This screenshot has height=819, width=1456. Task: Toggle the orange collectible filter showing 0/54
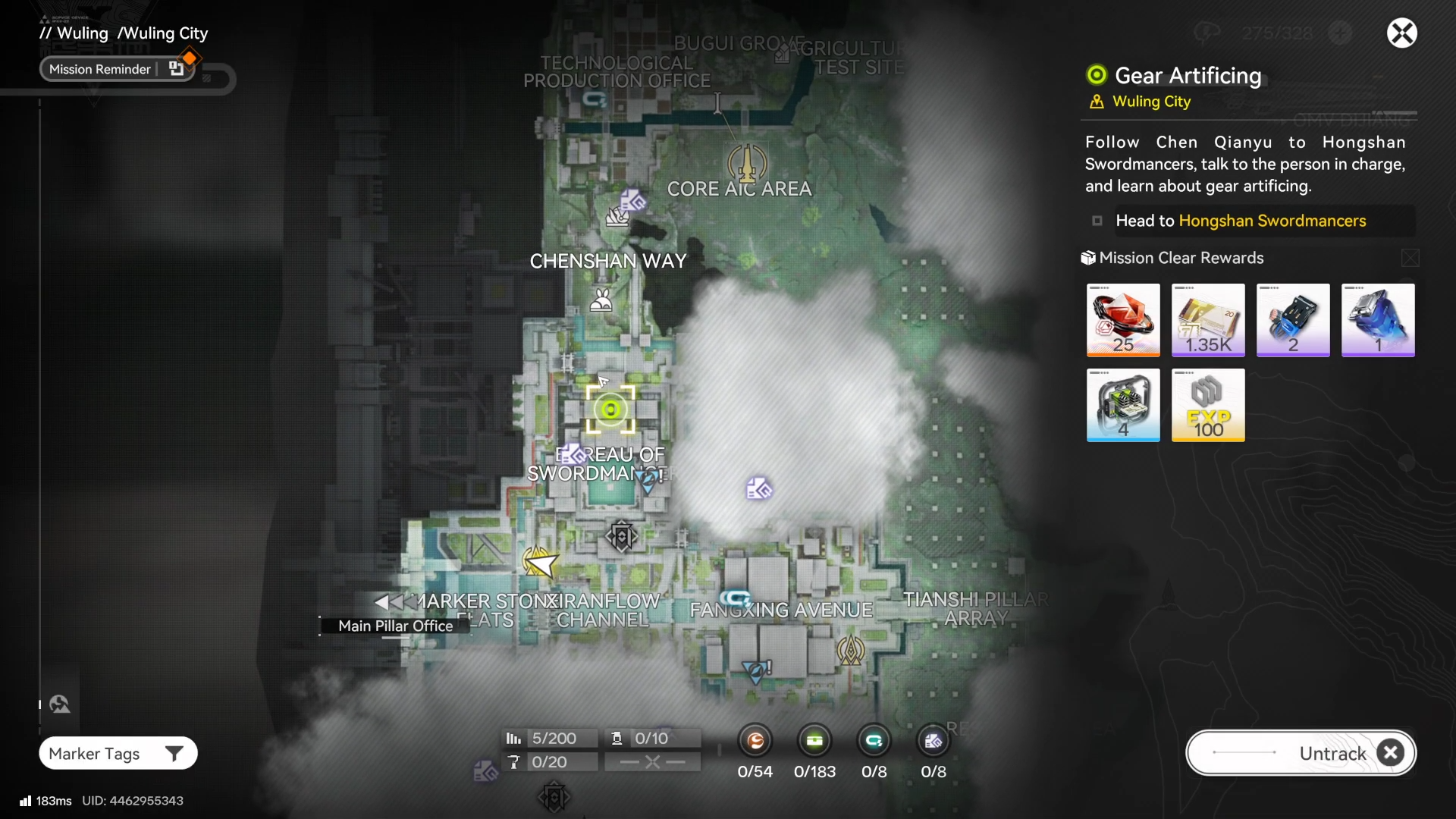point(755,741)
